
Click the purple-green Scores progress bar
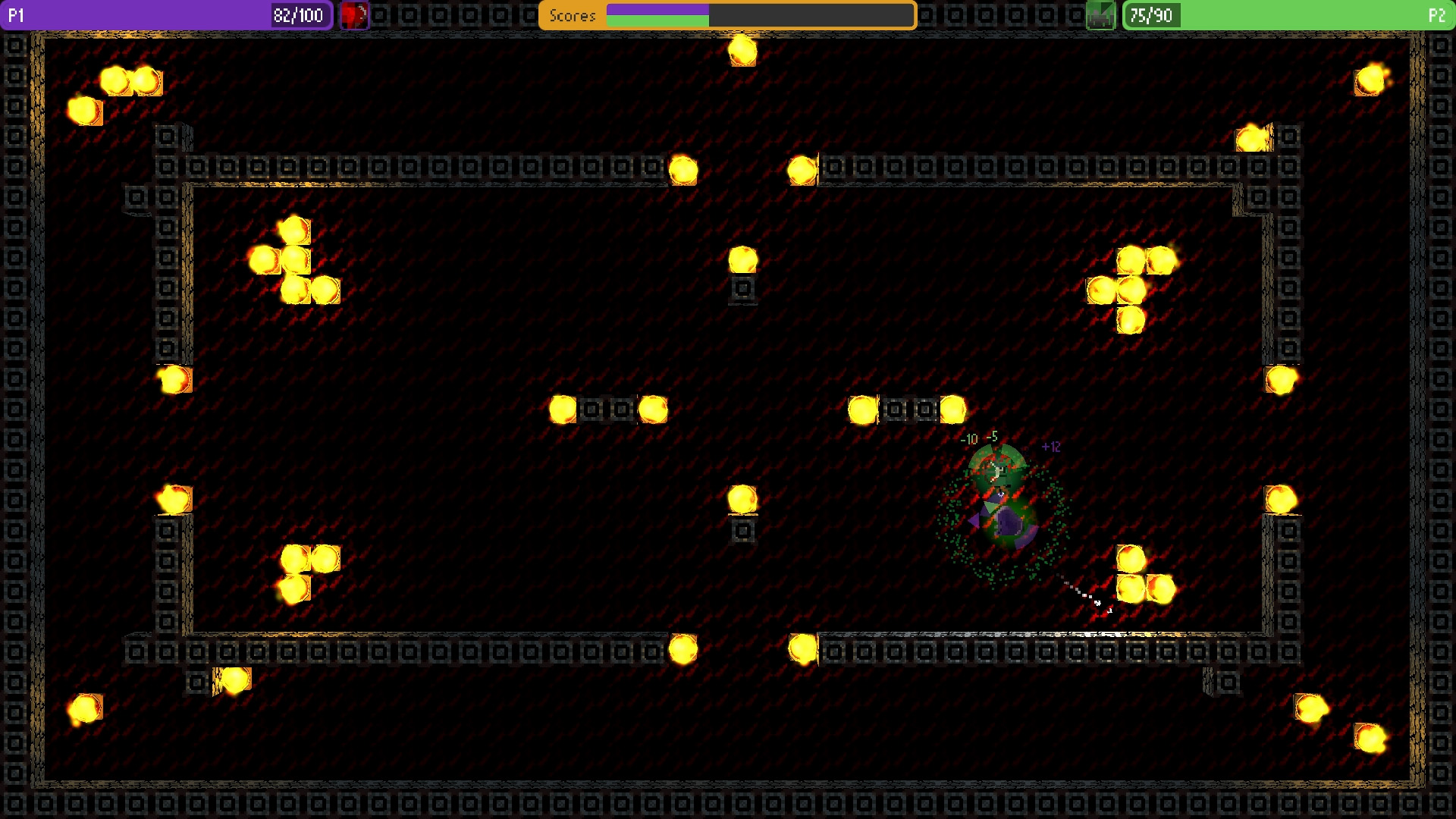pyautogui.click(x=758, y=14)
